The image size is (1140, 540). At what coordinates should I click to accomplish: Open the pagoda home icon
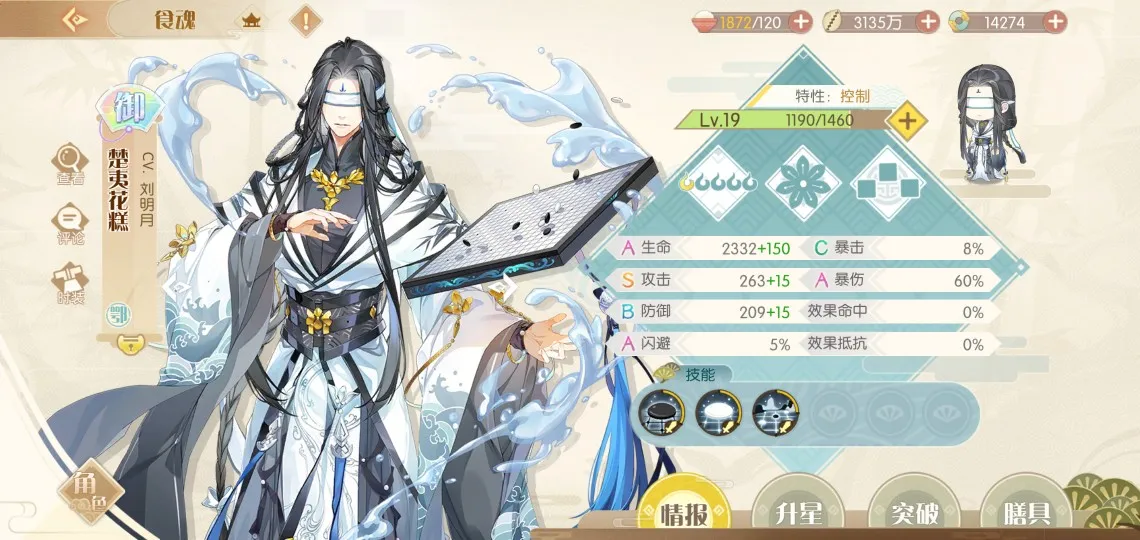(x=251, y=20)
